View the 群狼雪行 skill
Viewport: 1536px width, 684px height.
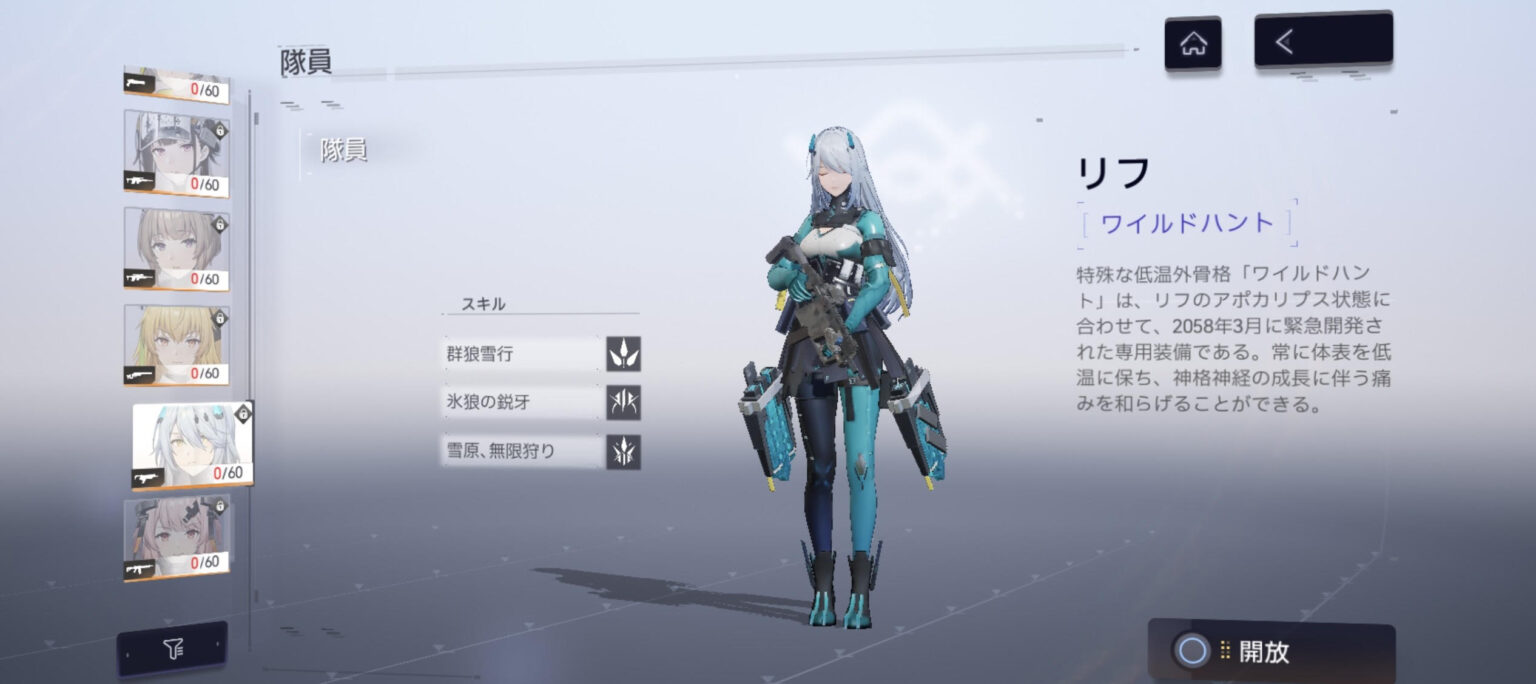point(541,354)
